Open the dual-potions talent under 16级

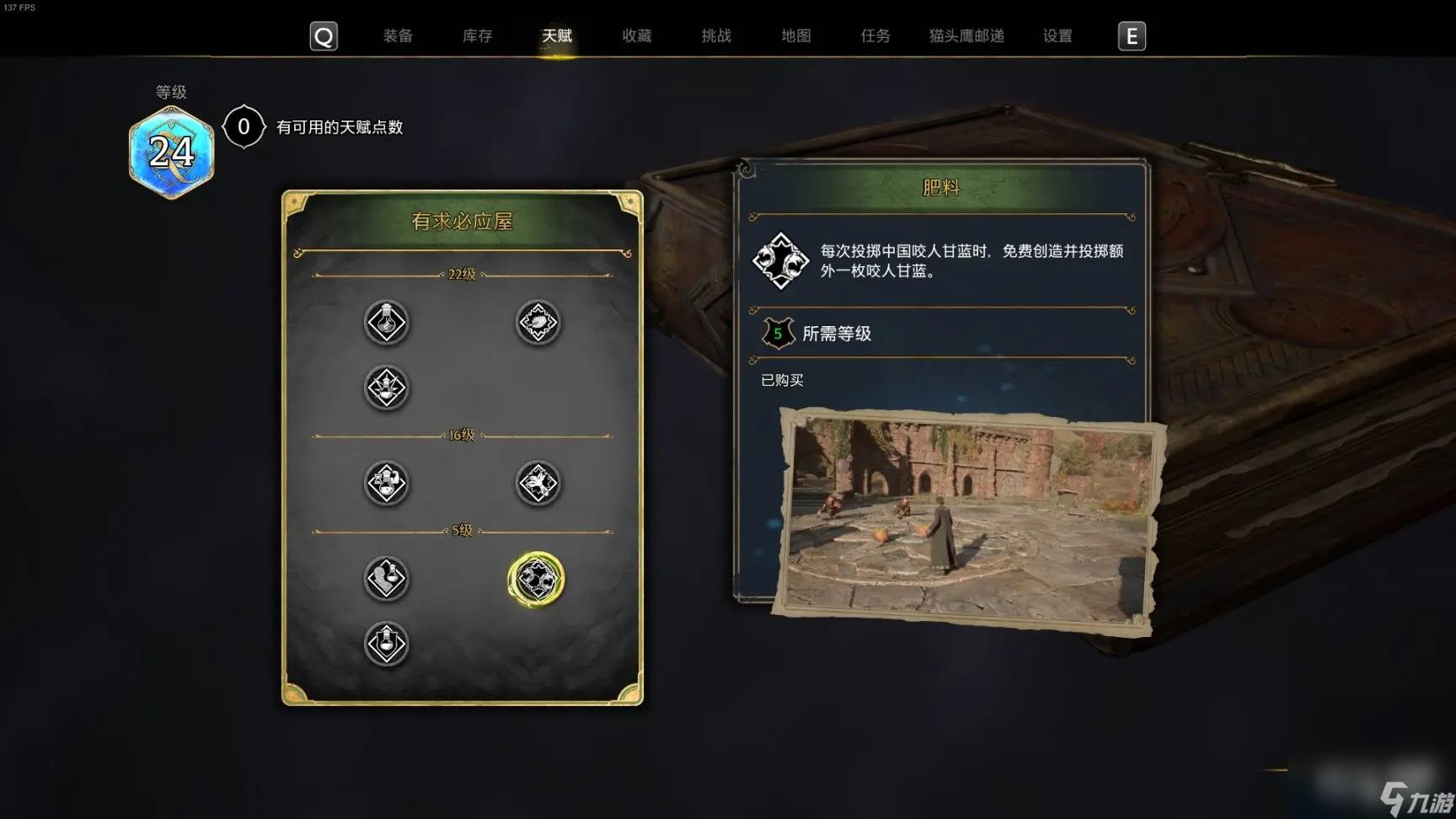click(387, 484)
